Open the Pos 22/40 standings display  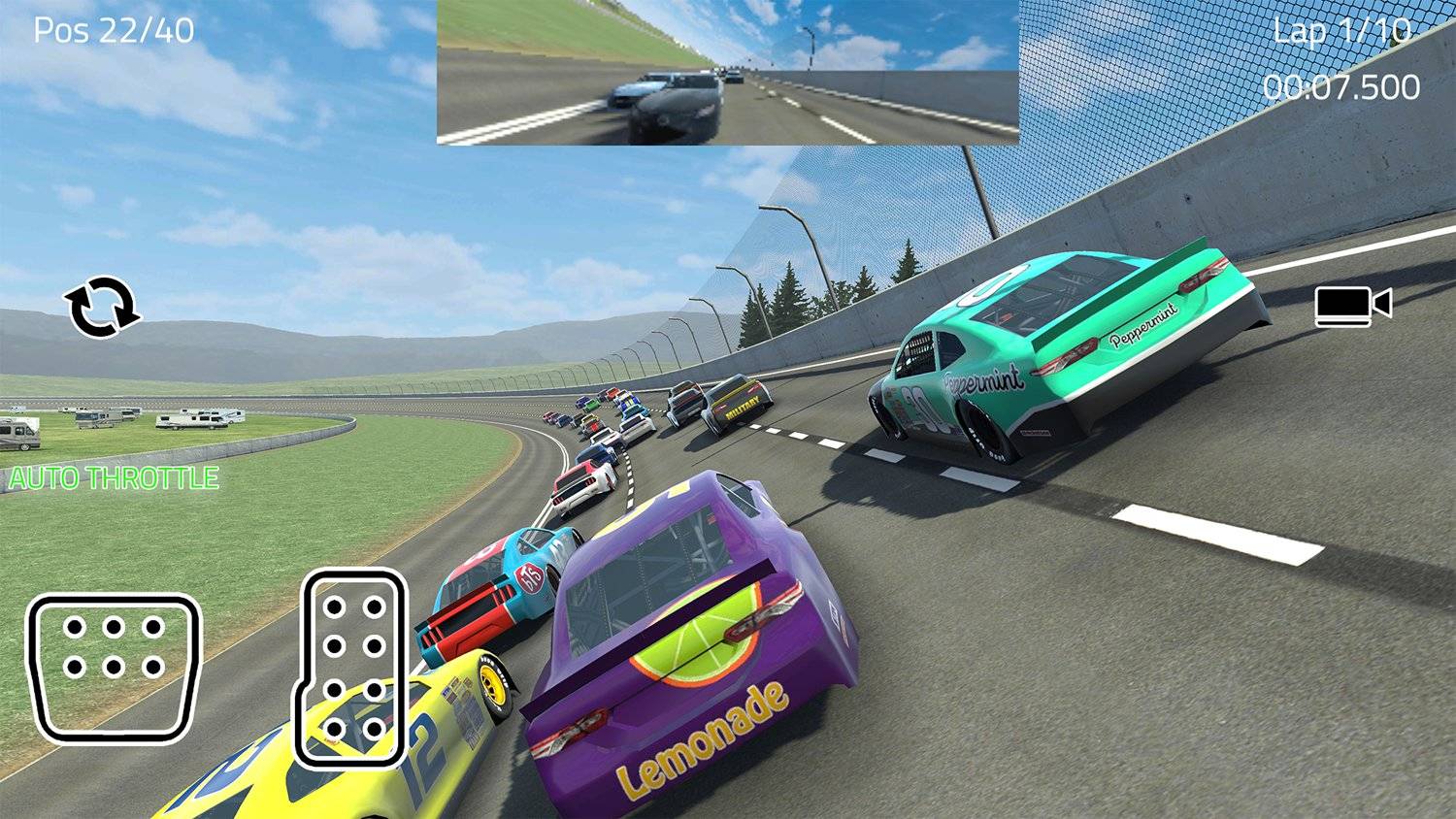tap(114, 30)
